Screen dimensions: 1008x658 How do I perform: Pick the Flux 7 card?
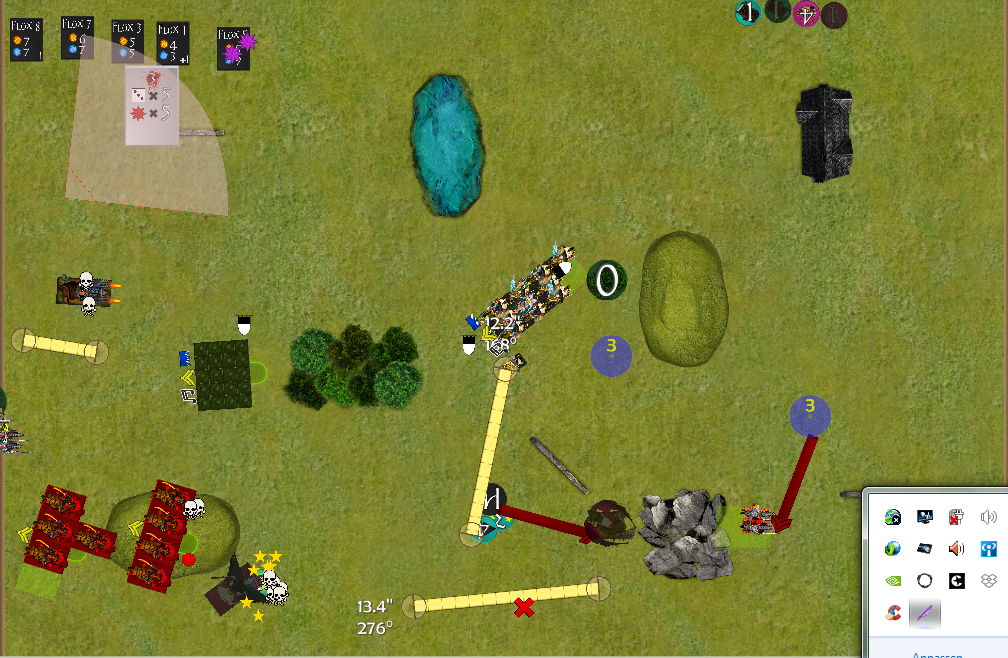[x=77, y=38]
